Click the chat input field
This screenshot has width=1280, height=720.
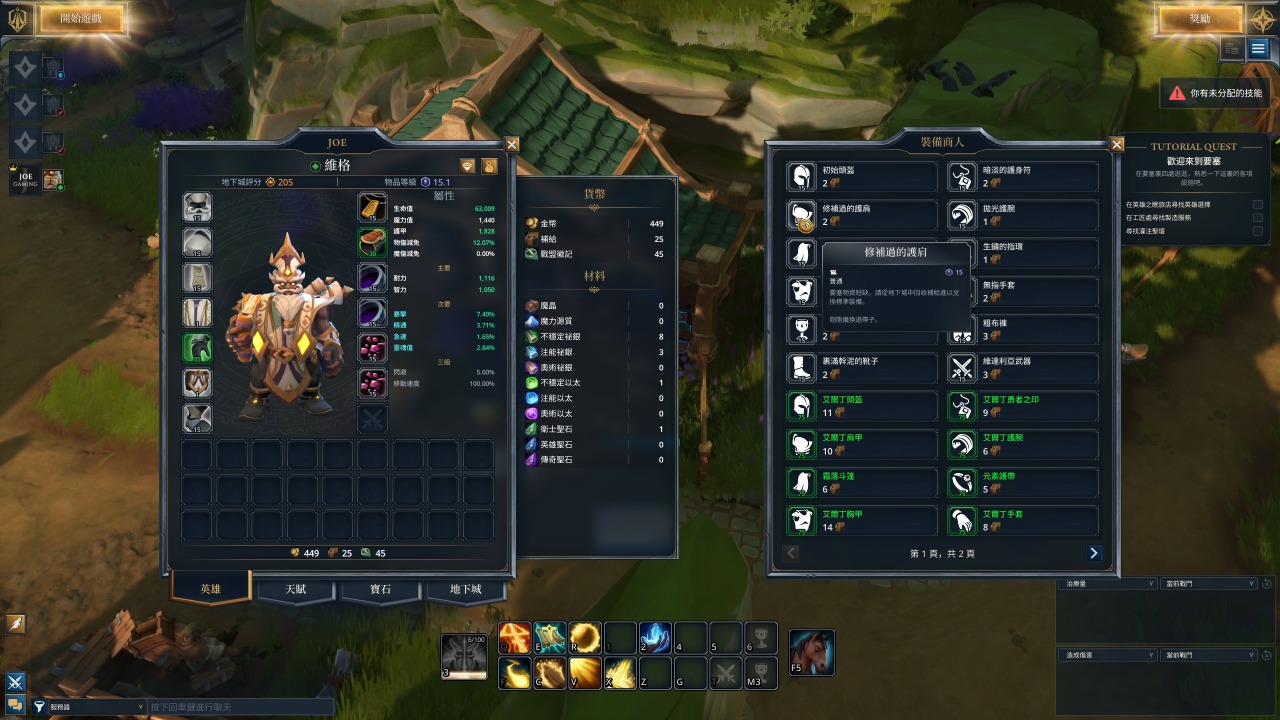click(x=240, y=707)
